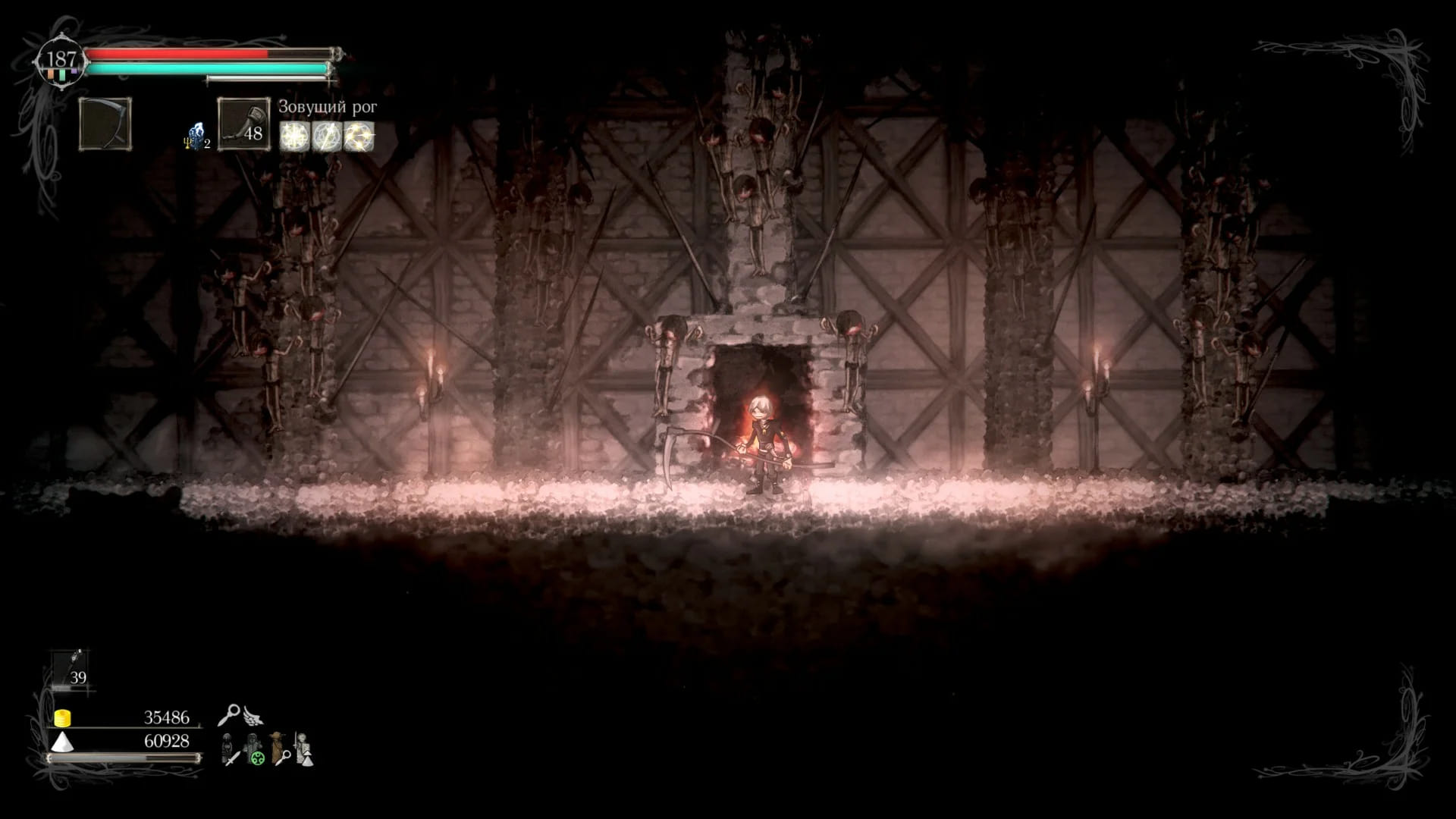Select the figure with green emblem icon
Image resolution: width=1456 pixels, height=819 pixels.
point(256,749)
